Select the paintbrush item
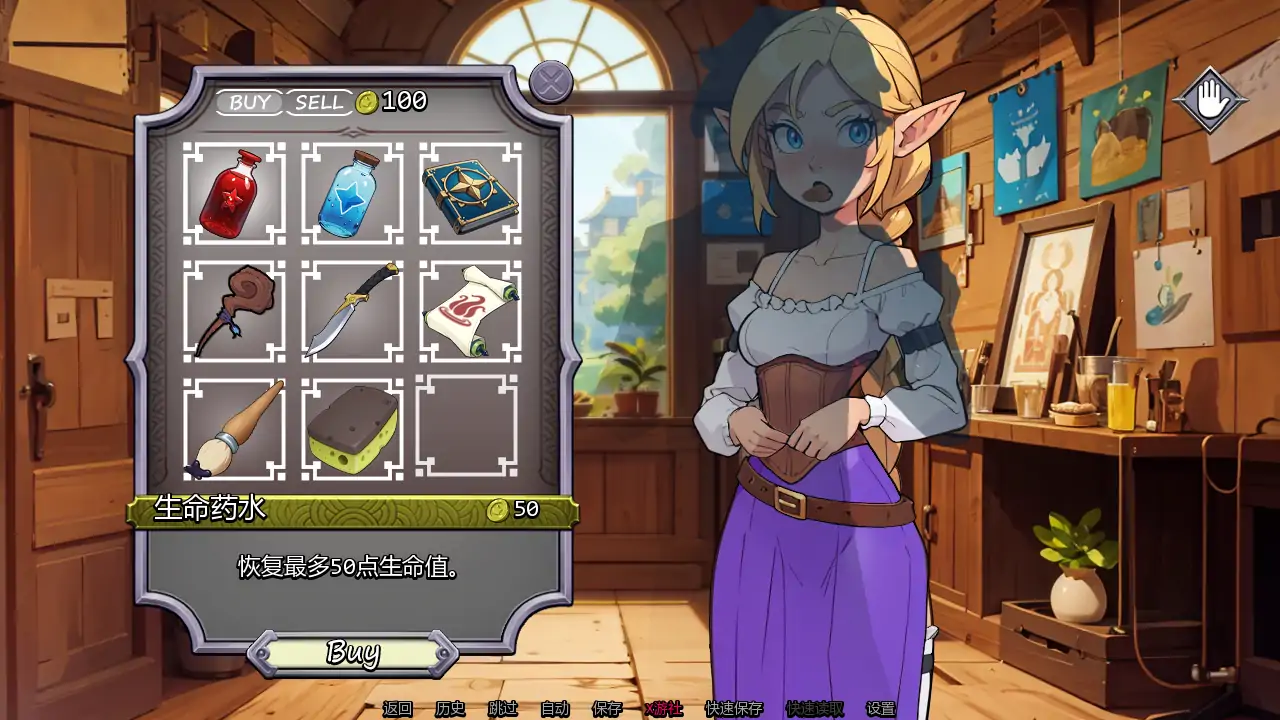This screenshot has width=1280, height=720. [x=230, y=430]
